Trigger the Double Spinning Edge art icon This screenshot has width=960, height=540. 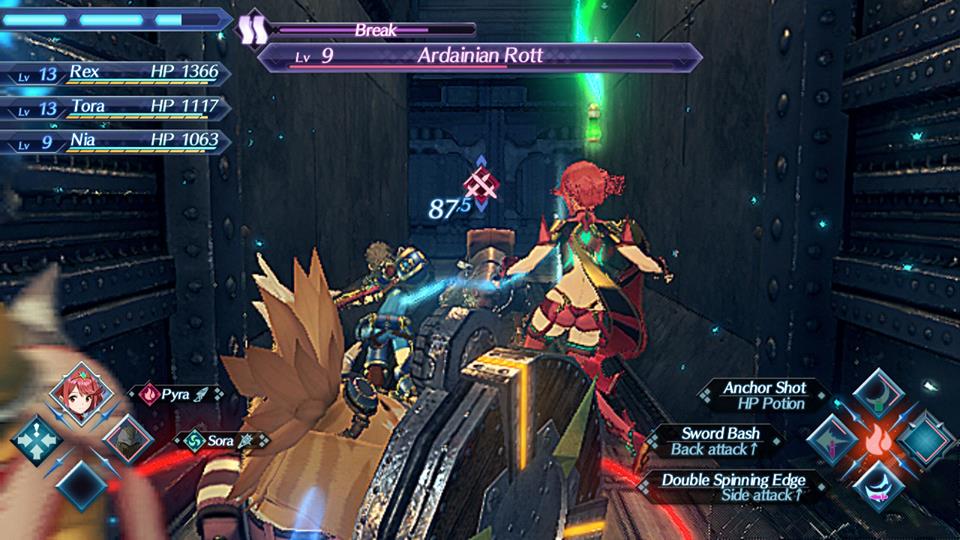click(x=879, y=484)
